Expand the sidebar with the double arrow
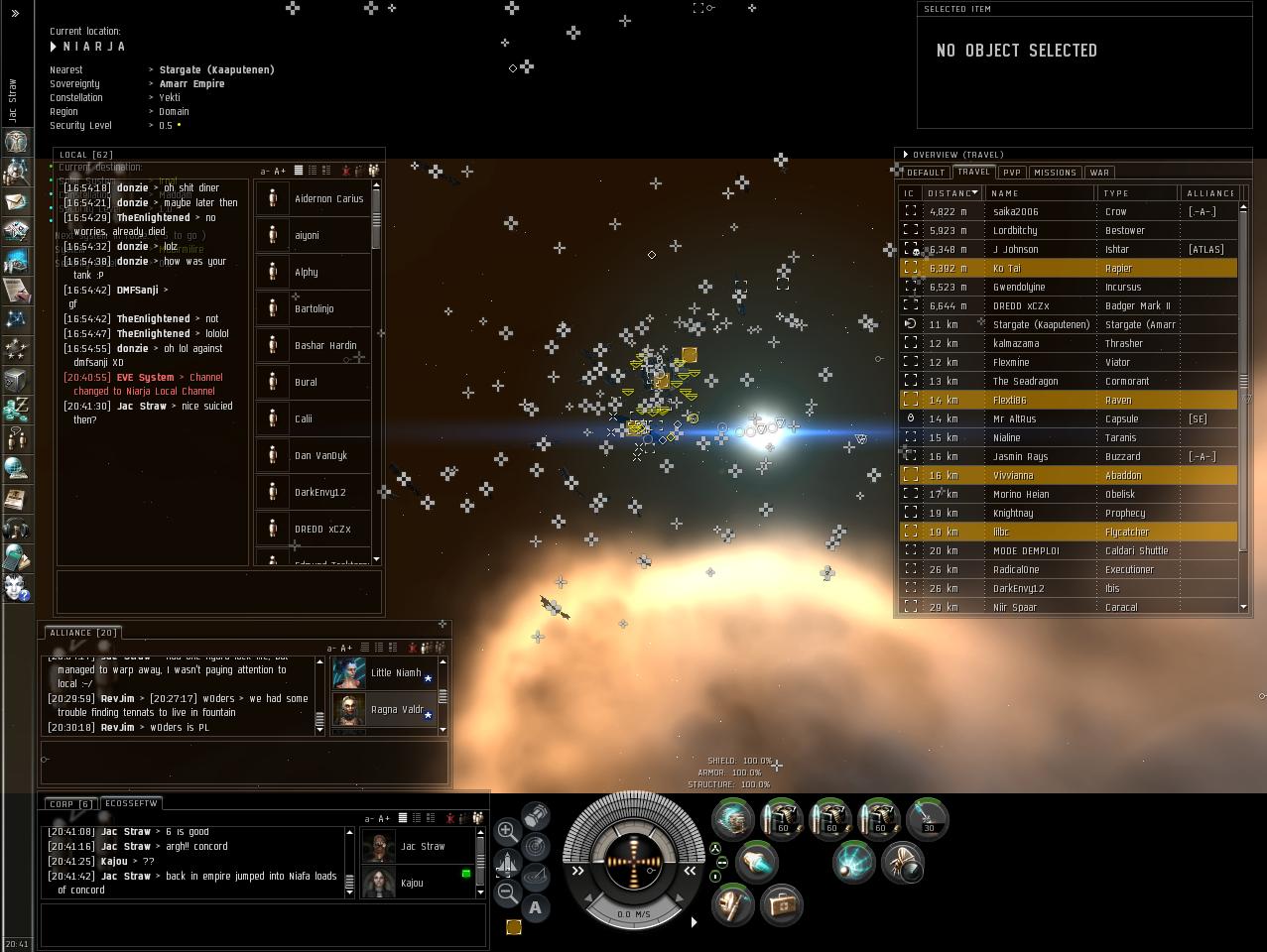The height and width of the screenshot is (952, 1267). (x=15, y=14)
